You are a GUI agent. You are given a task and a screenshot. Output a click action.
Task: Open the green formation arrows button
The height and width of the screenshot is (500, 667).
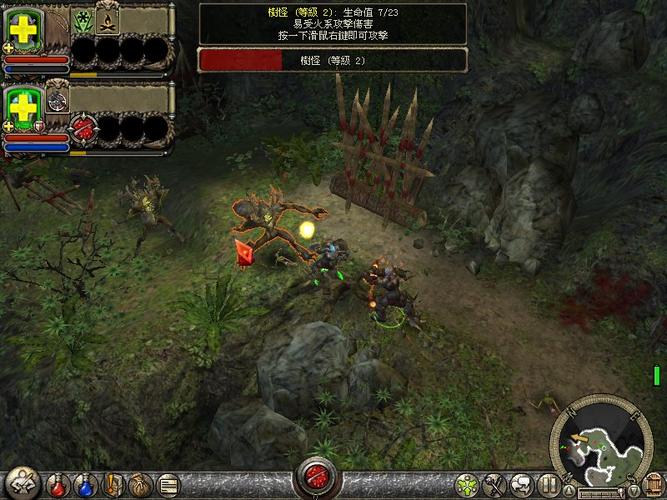point(466,486)
